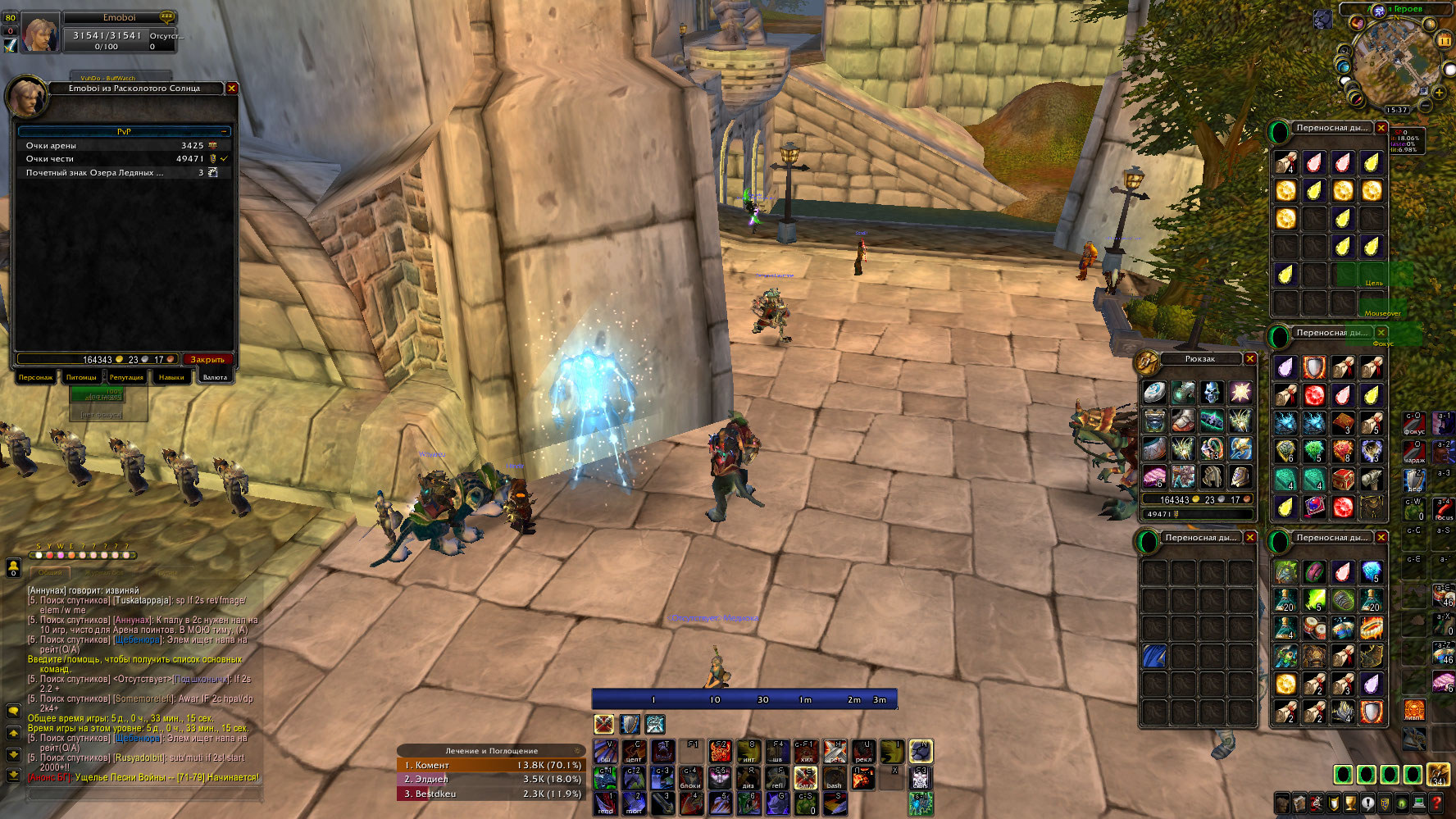
Task: Switch to the Персонаж tab
Action: click(36, 377)
